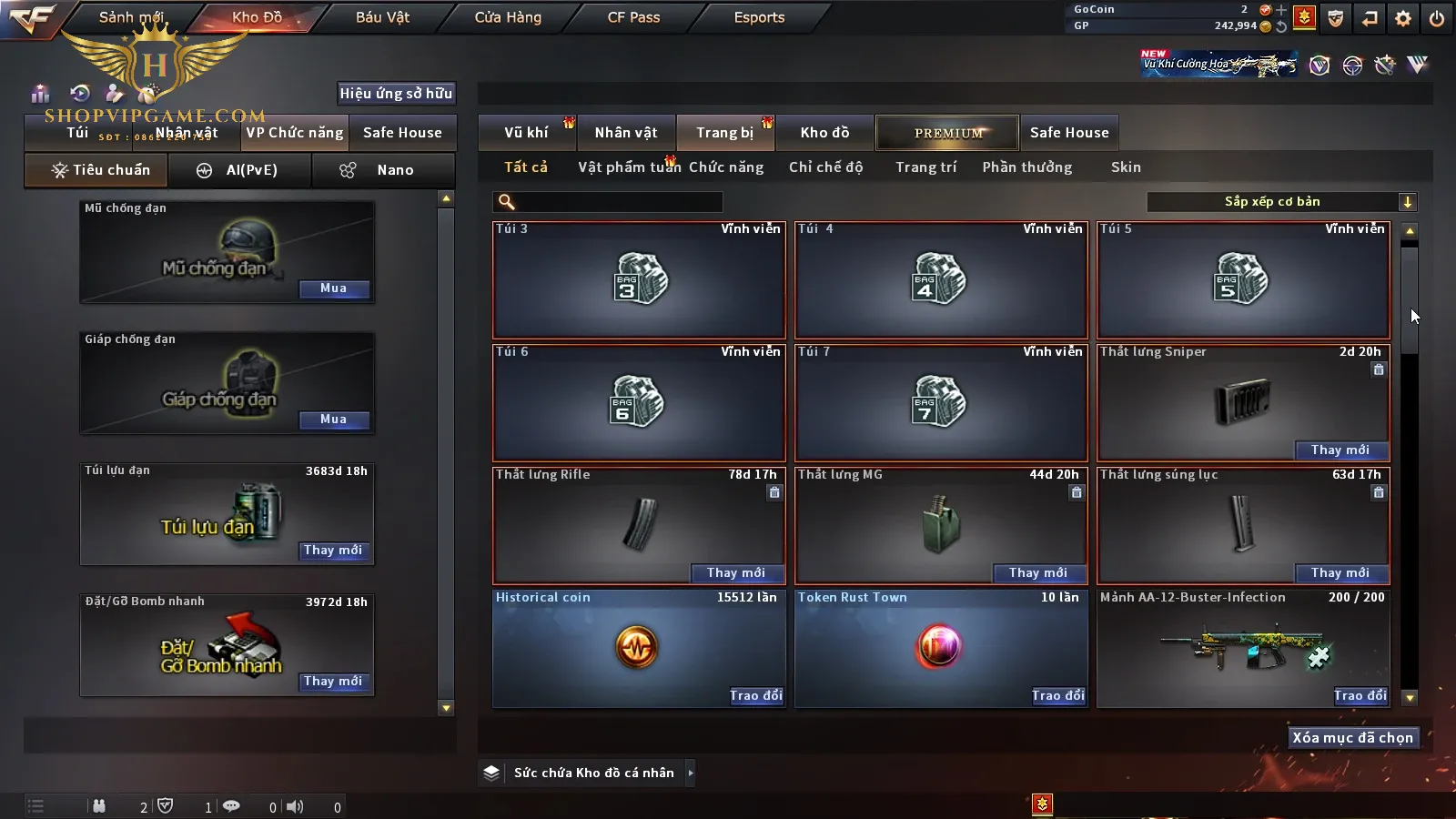Go to the Sảnh mới lobby
Viewport: 1456px width, 819px height.
click(131, 17)
